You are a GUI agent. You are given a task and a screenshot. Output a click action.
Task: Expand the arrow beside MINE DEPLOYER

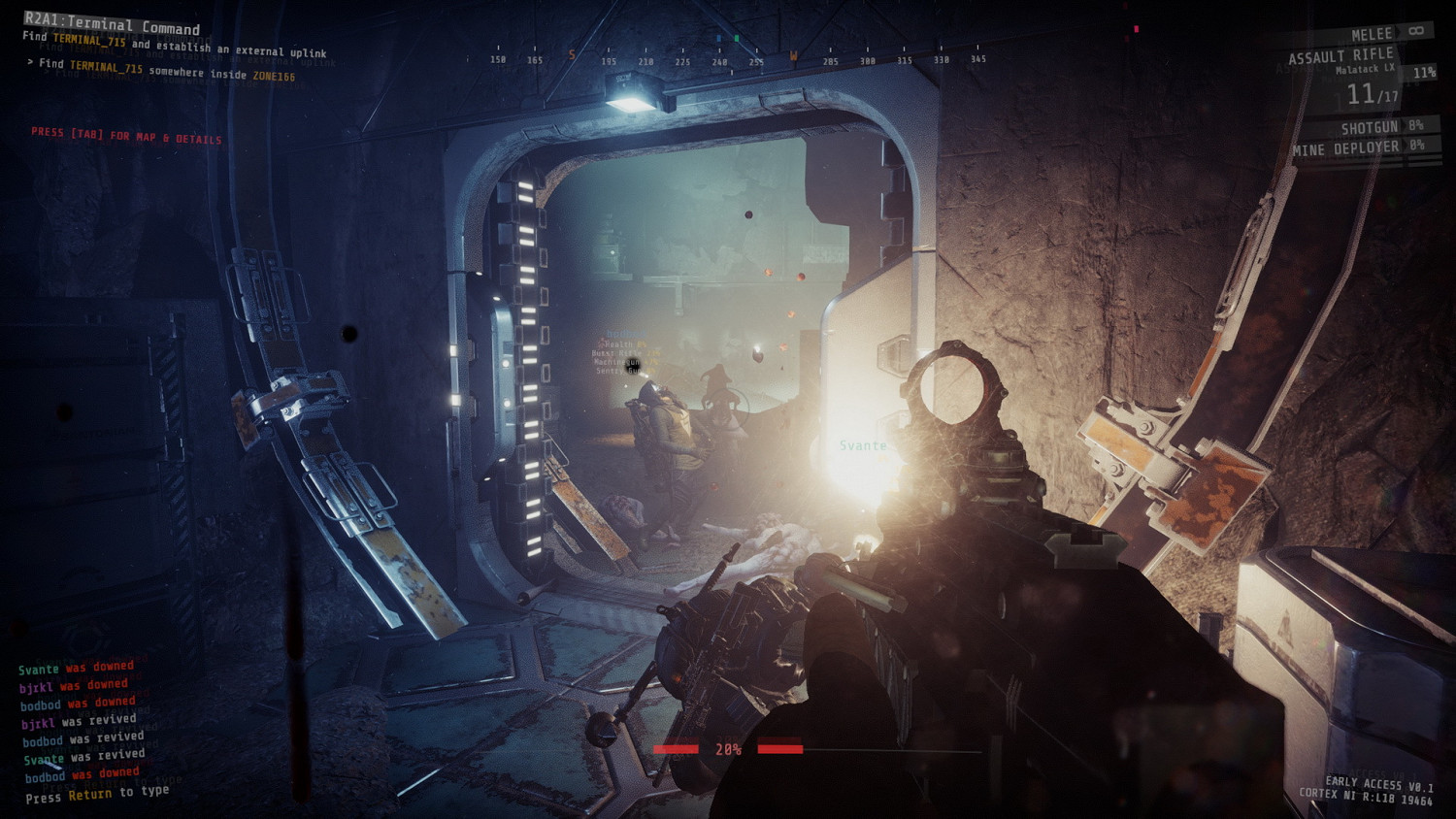coord(1406,146)
